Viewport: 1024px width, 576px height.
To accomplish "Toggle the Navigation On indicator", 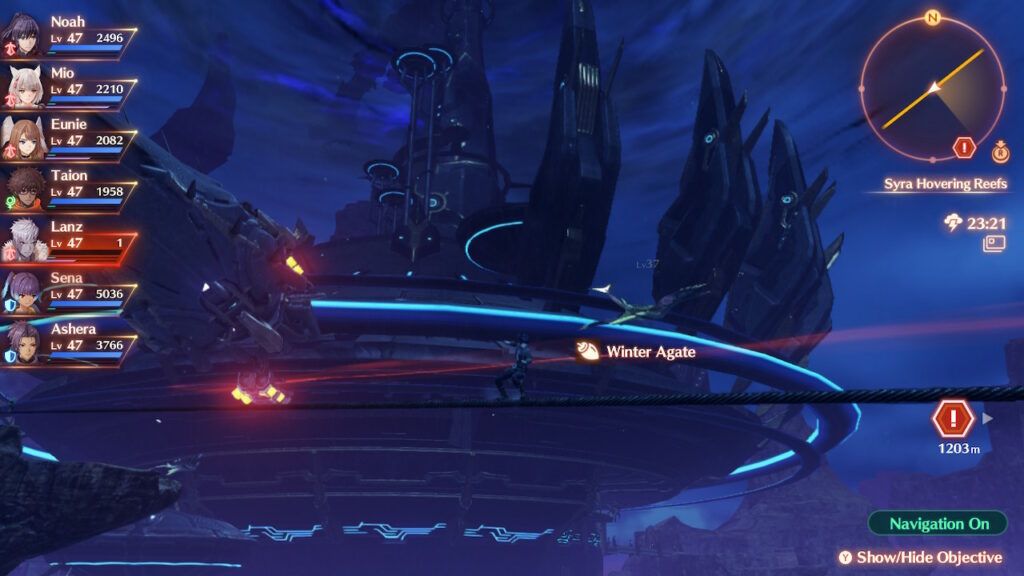I will point(939,523).
